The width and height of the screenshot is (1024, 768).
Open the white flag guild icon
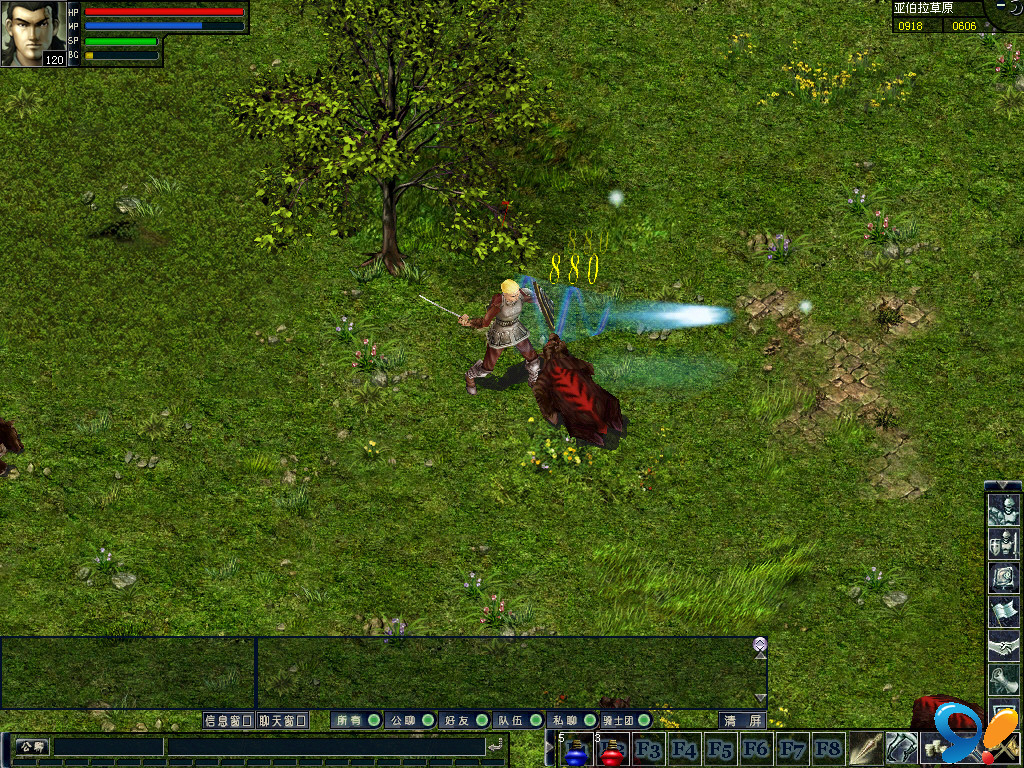tap(1002, 613)
